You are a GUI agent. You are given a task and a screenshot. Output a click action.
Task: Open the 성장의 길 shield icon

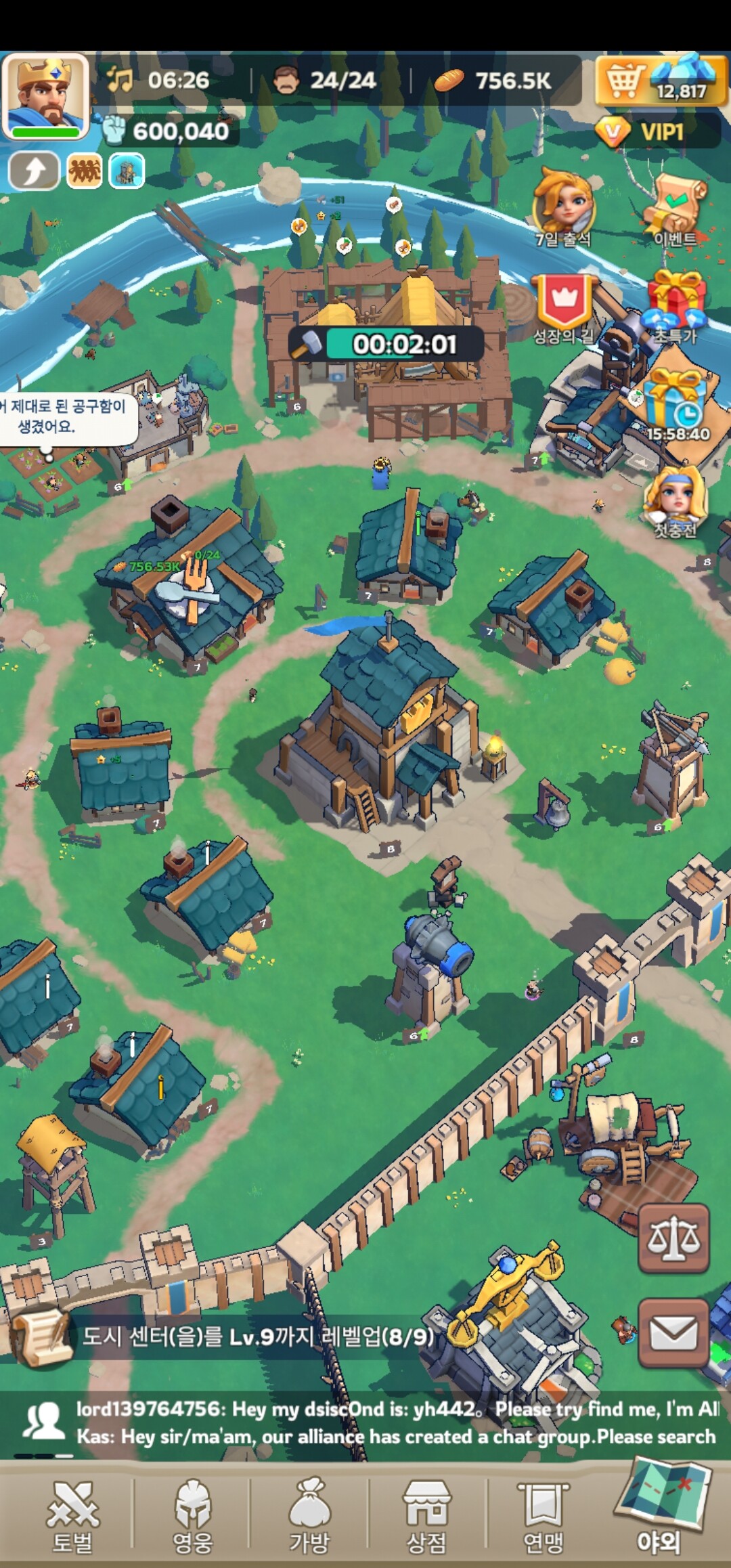coord(564,306)
